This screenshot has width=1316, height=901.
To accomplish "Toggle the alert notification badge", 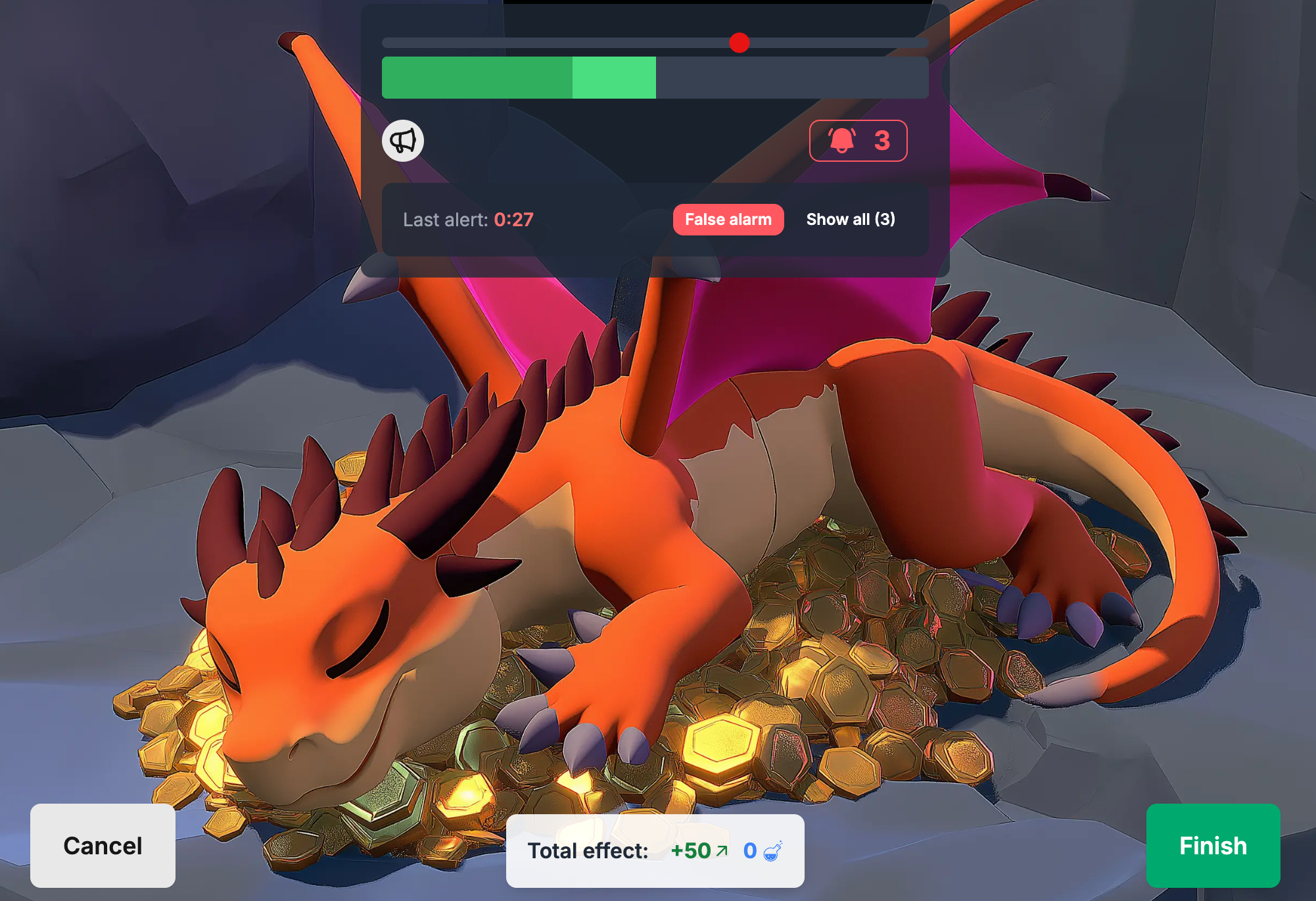I will (858, 140).
